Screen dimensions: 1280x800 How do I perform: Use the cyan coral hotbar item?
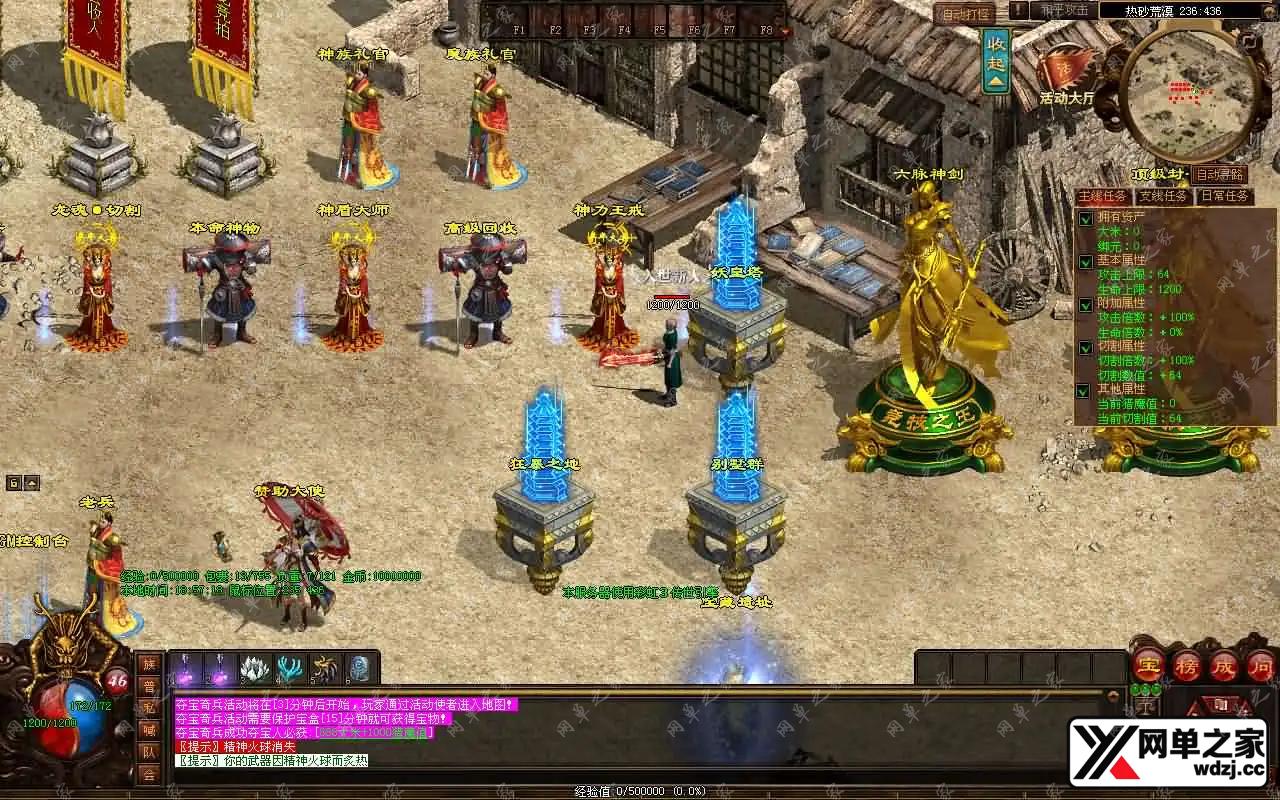pyautogui.click(x=291, y=669)
